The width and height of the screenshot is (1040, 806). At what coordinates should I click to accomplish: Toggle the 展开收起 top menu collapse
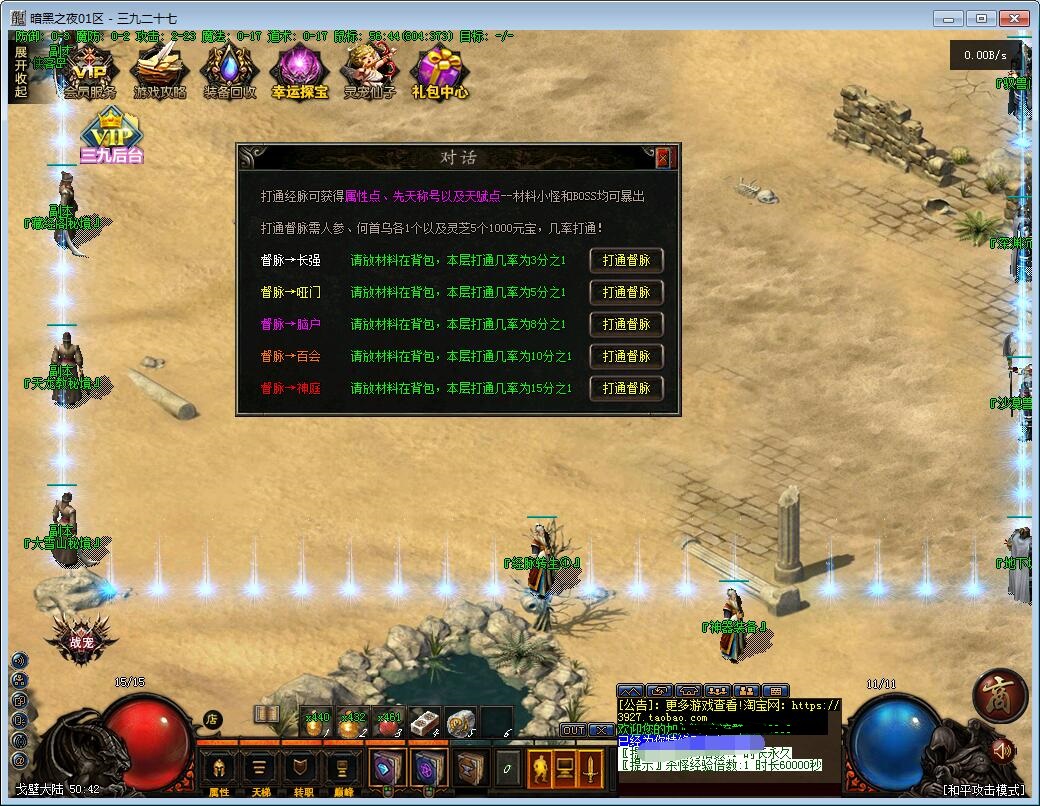(x=21, y=72)
